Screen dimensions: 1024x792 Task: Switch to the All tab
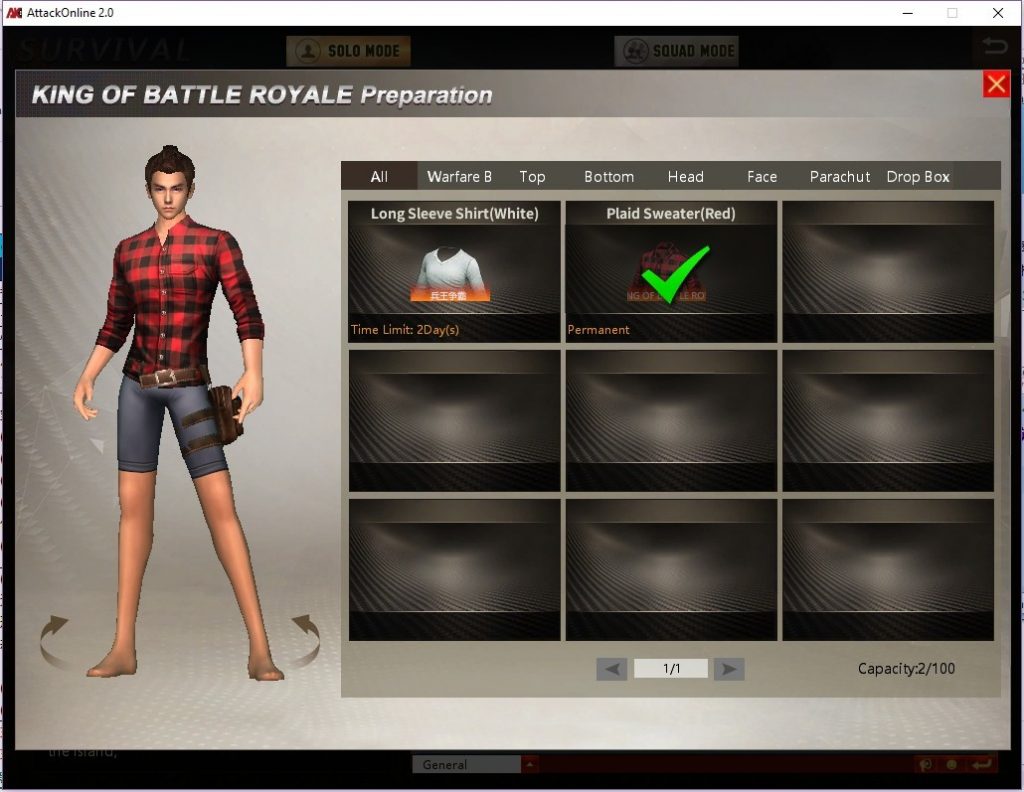coord(379,177)
